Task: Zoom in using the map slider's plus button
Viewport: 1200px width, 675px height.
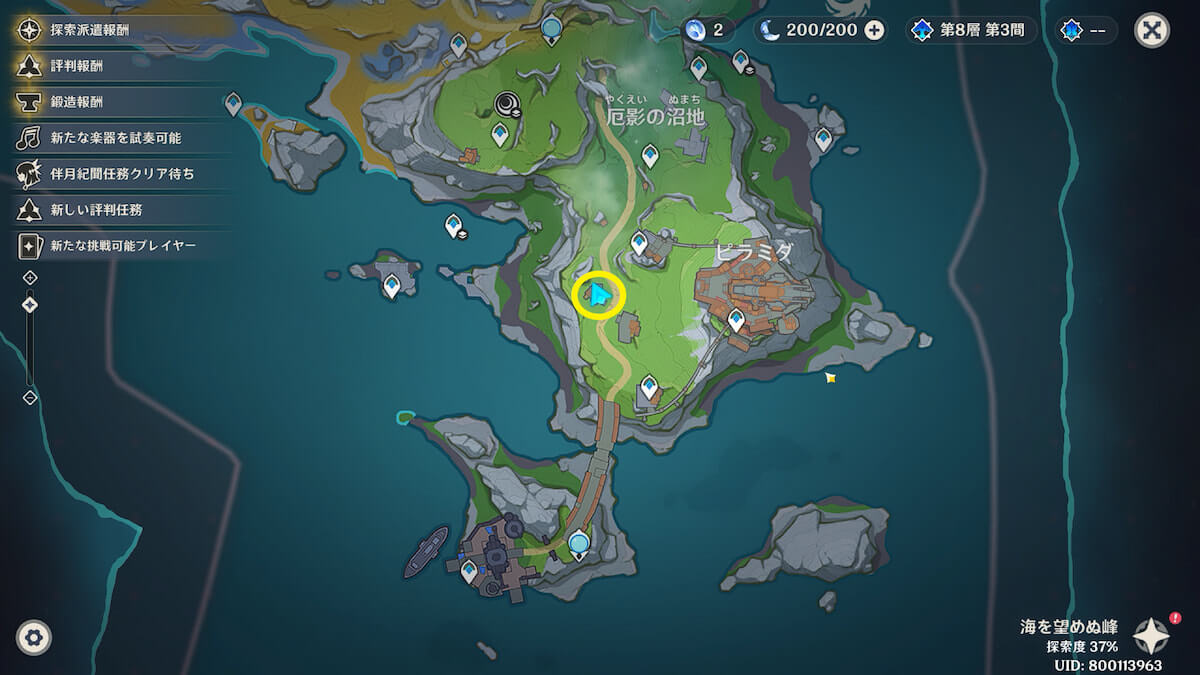Action: (30, 277)
